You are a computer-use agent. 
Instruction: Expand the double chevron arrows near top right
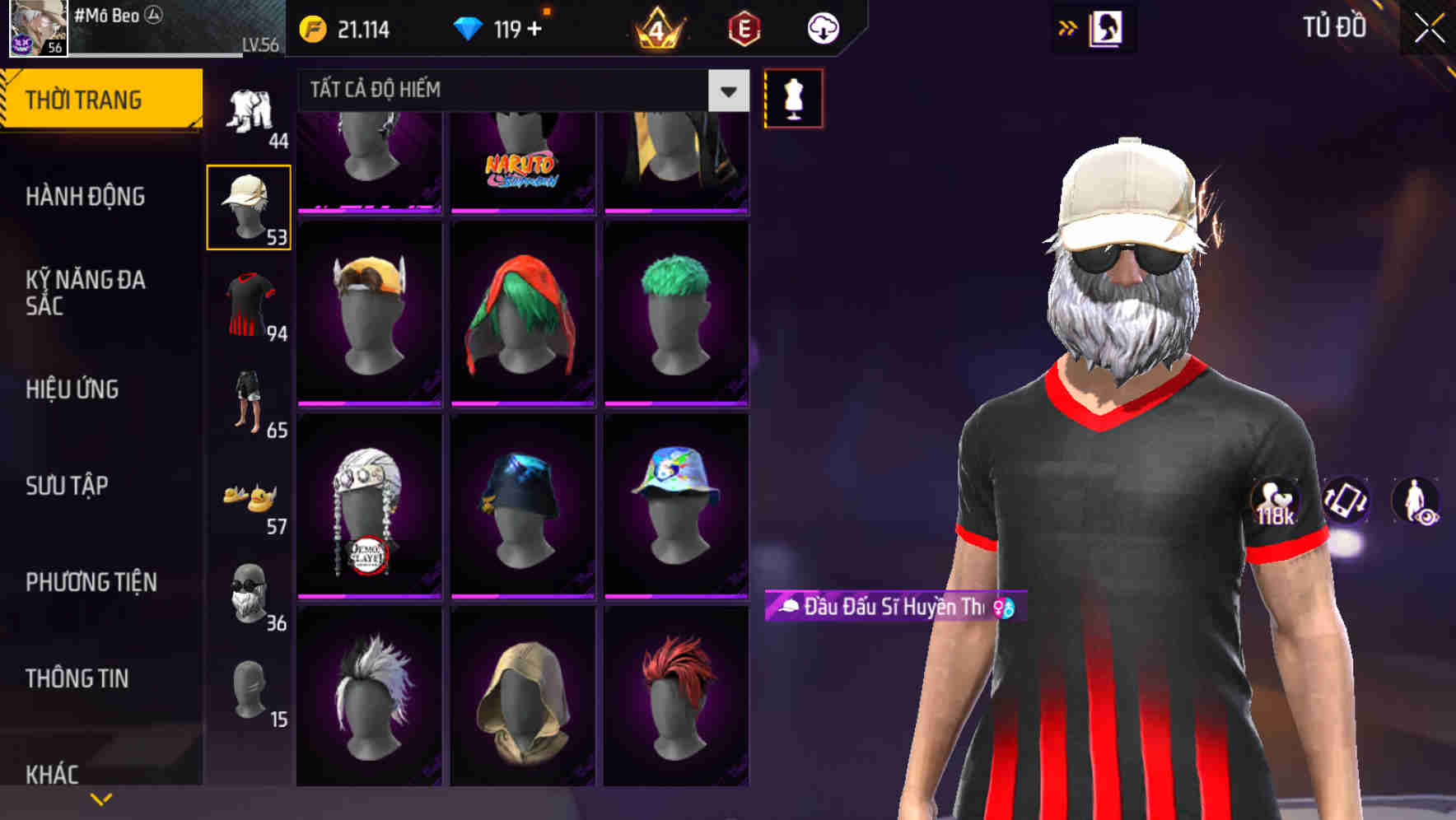point(1066,27)
